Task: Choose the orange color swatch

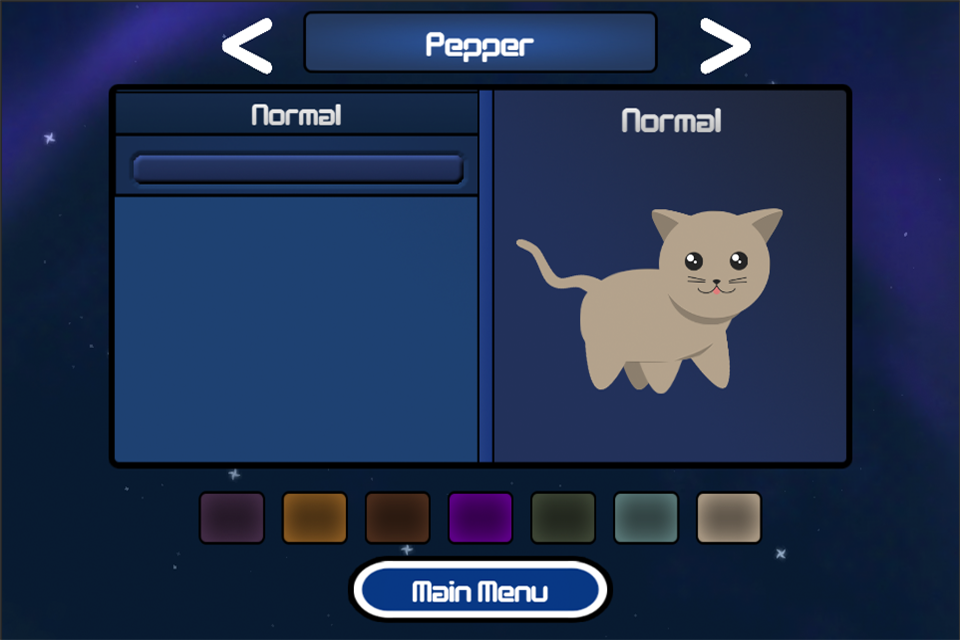Action: (315, 517)
